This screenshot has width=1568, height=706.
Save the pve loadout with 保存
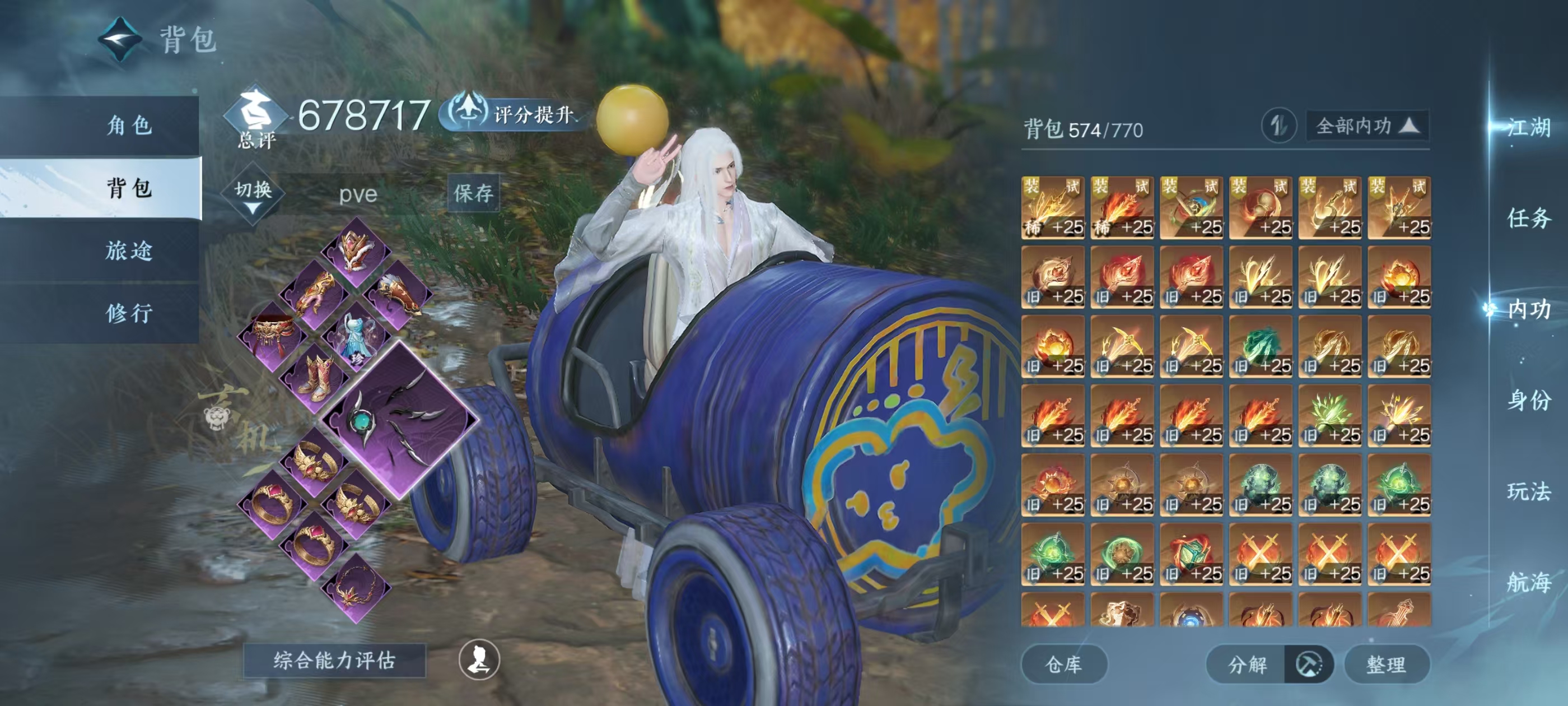pos(473,193)
